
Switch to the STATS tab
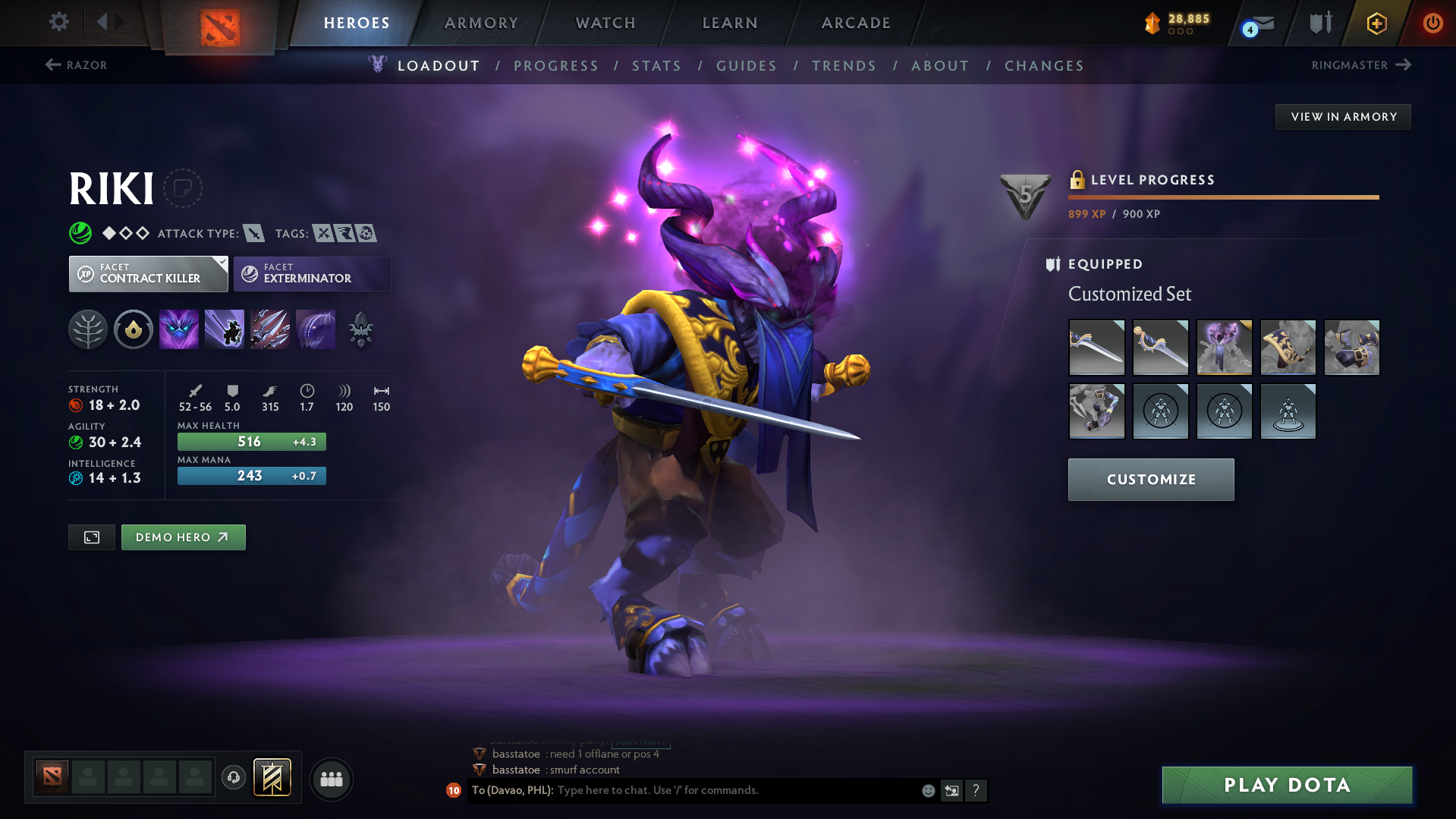(x=656, y=66)
